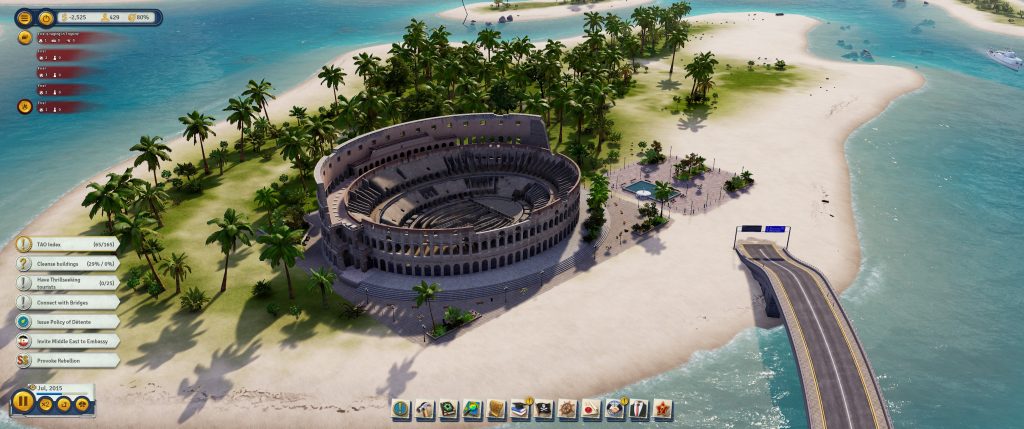Screen dimensions: 1024x429
Task: Pause the game with the pause button
Action: tap(21, 403)
